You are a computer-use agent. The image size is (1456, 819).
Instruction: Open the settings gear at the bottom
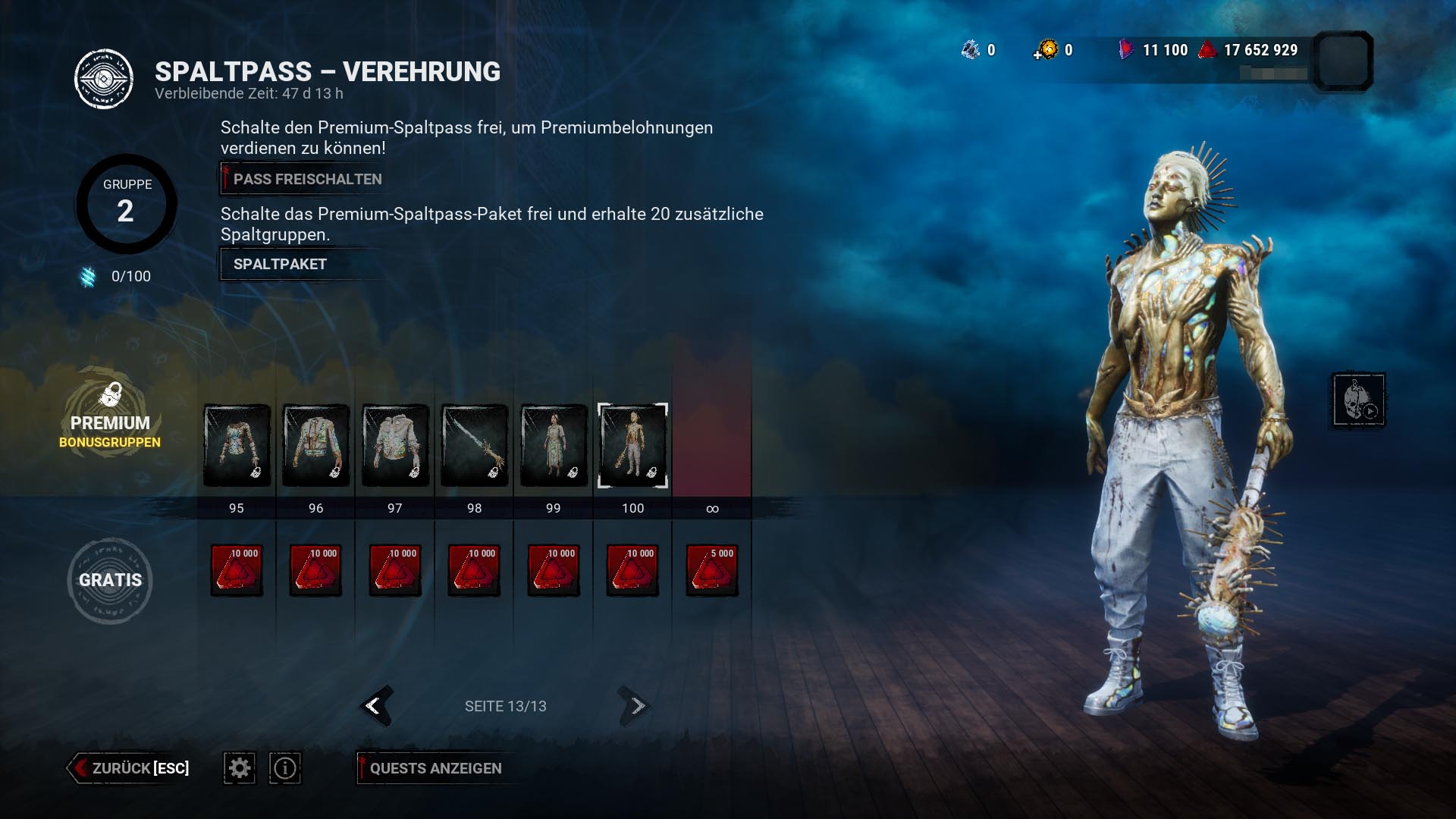(239, 767)
